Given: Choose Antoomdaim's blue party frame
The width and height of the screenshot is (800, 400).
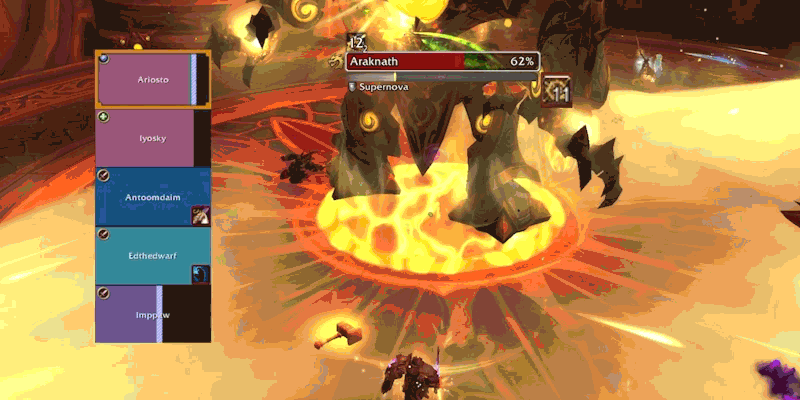Looking at the screenshot, I should pos(152,197).
